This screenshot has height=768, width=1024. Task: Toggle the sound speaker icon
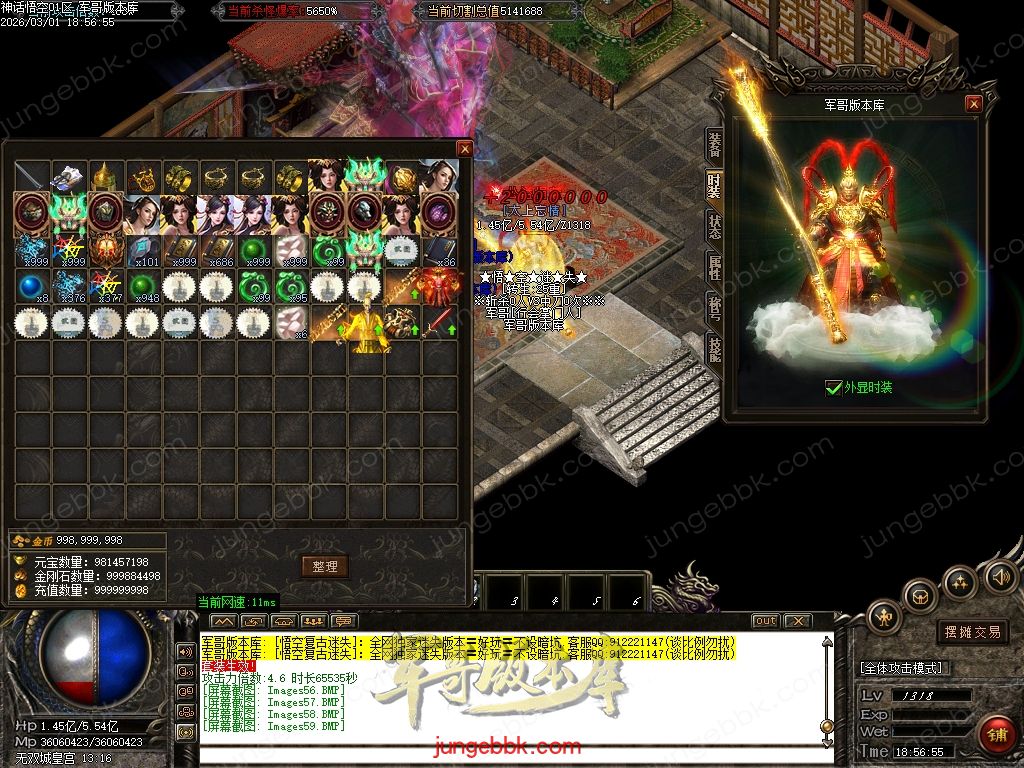1000,577
